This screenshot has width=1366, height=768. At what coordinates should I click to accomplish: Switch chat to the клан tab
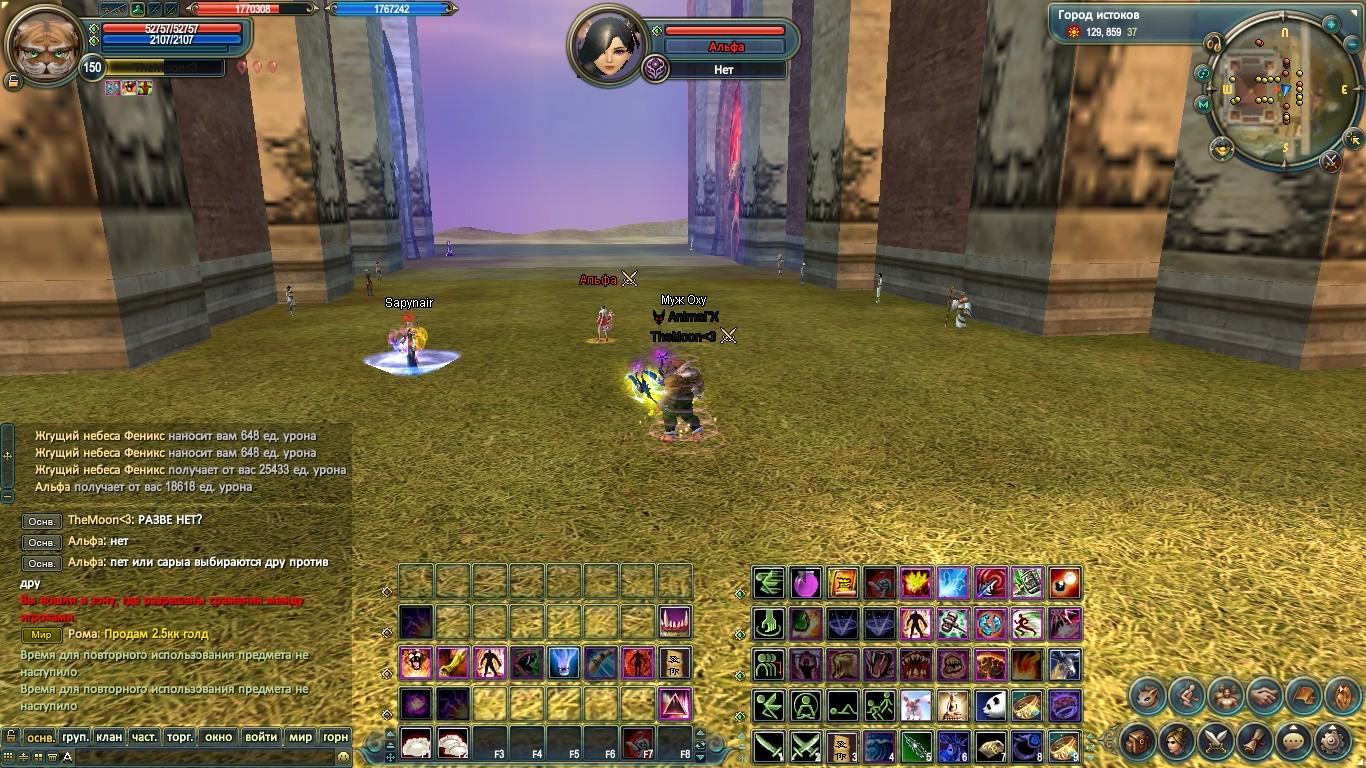(109, 737)
